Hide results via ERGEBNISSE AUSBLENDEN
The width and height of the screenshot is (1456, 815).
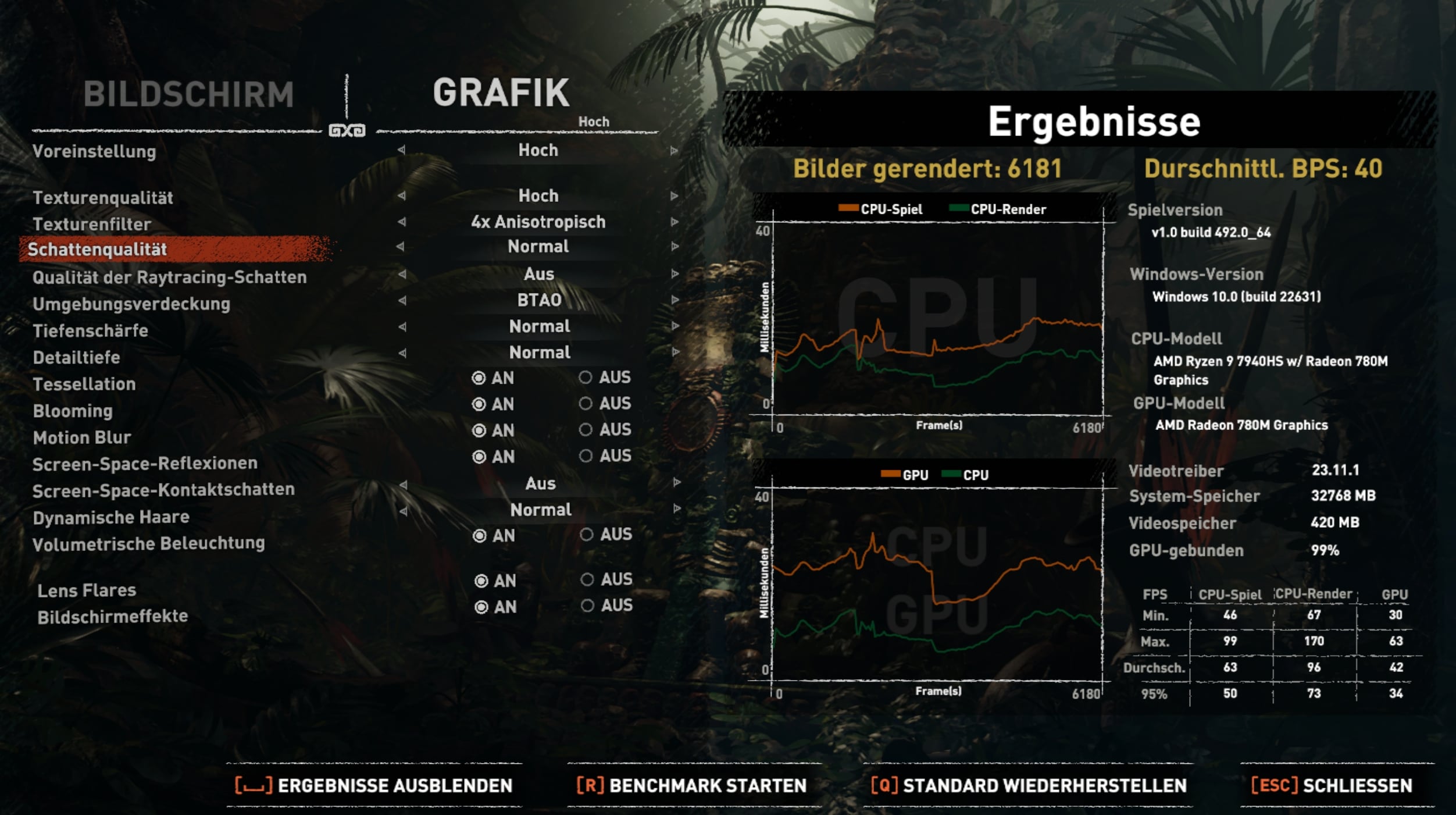point(374,785)
